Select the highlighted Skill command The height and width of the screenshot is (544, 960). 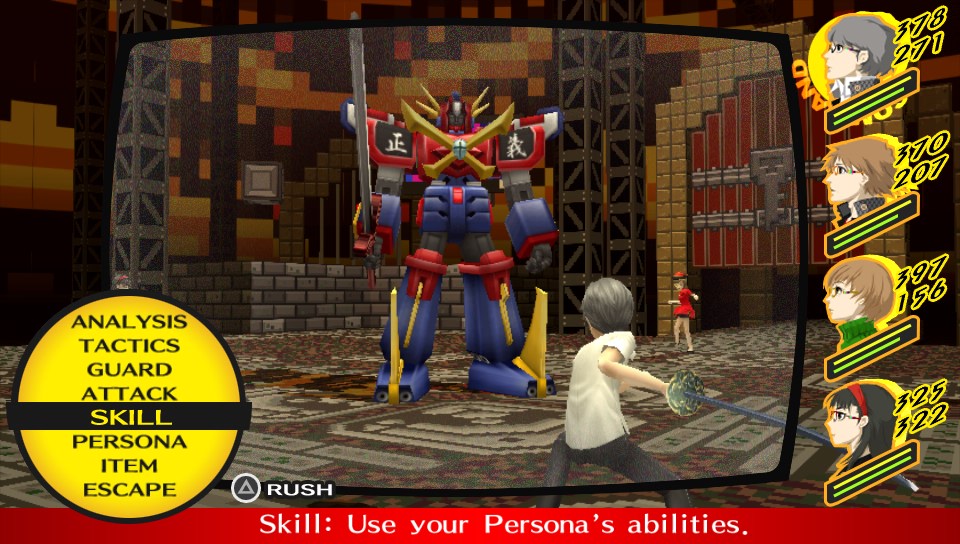click(x=129, y=417)
